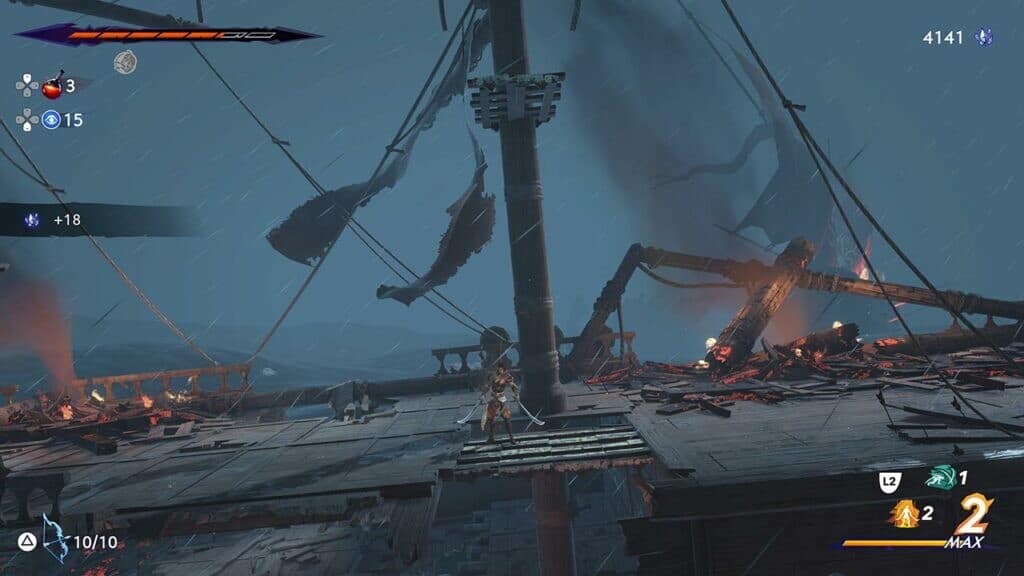Equip the bow weapon icon

coord(55,538)
